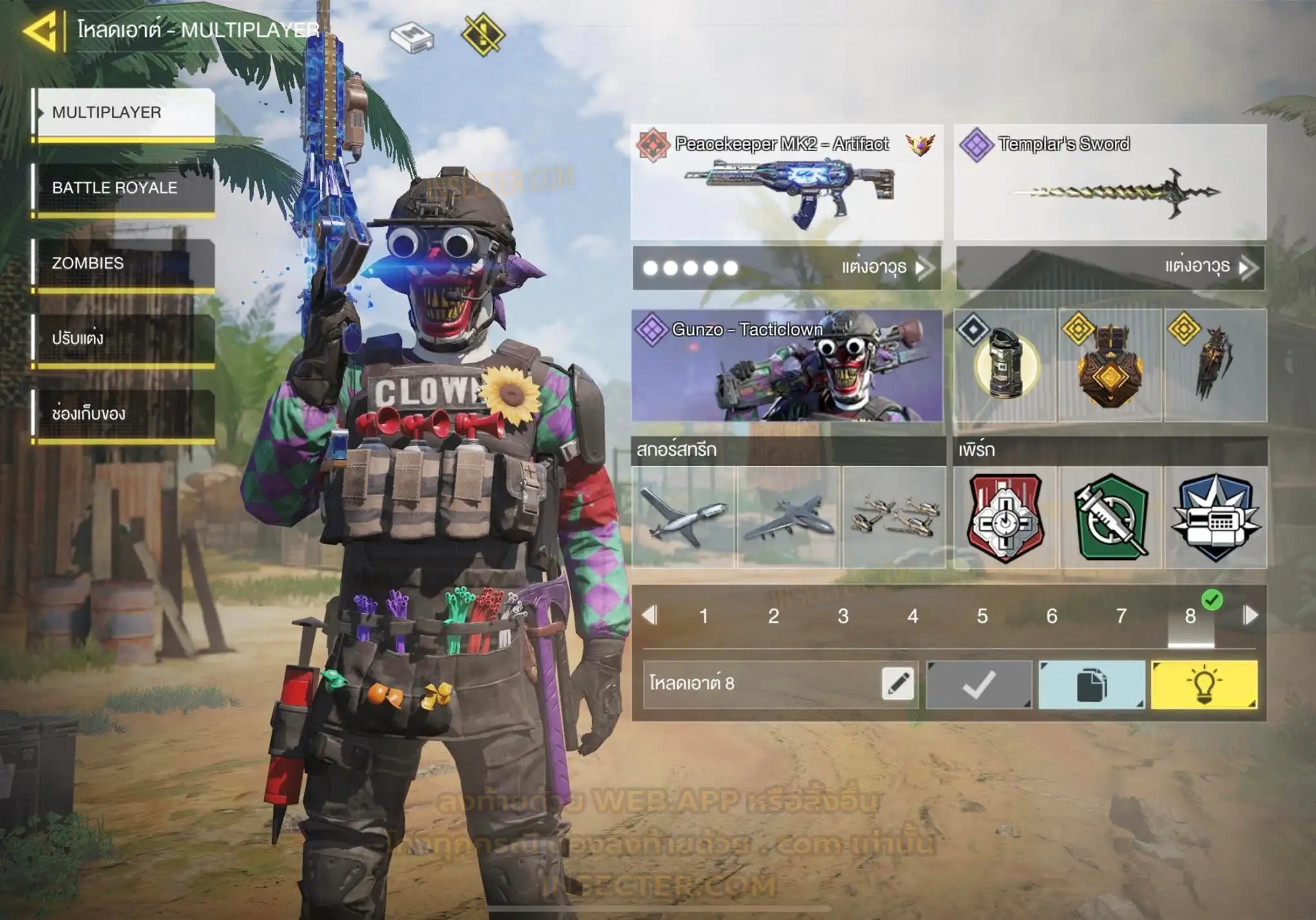The height and width of the screenshot is (920, 1316).
Task: Open the ช่องเก็บของ inventory tab
Action: tap(125, 414)
